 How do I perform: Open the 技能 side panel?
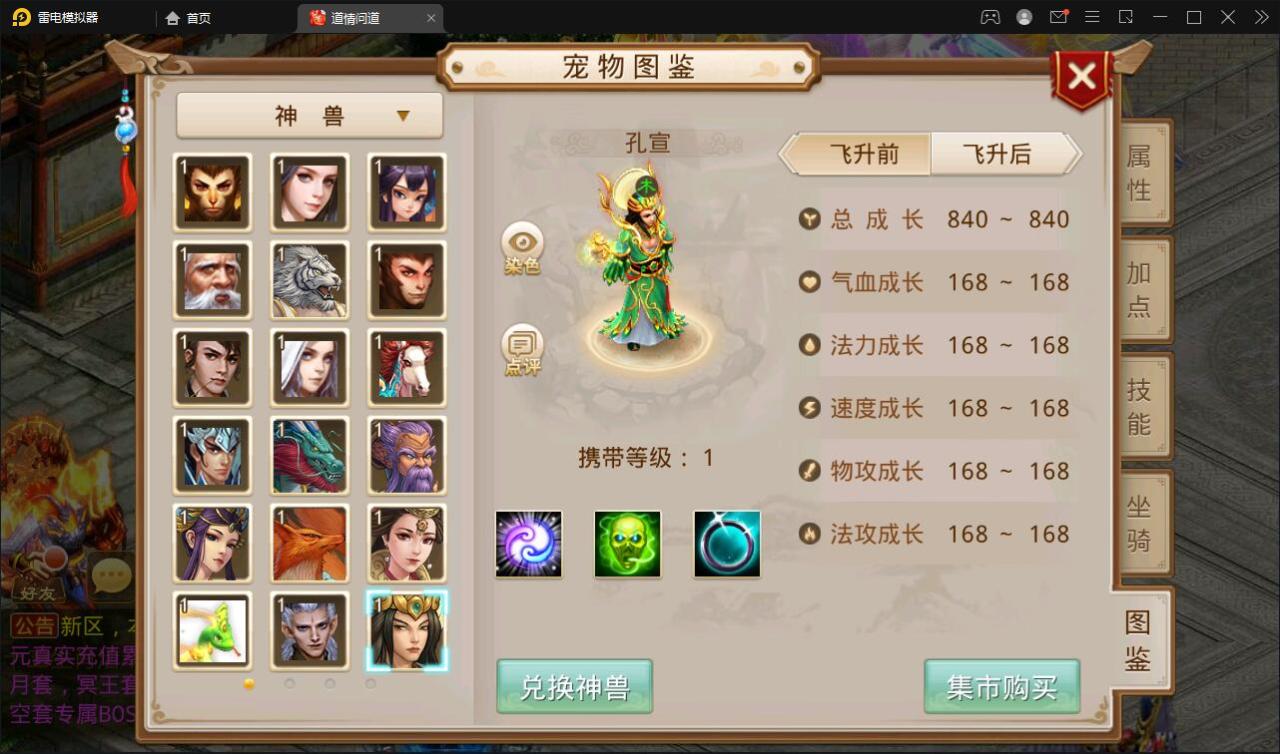1142,405
